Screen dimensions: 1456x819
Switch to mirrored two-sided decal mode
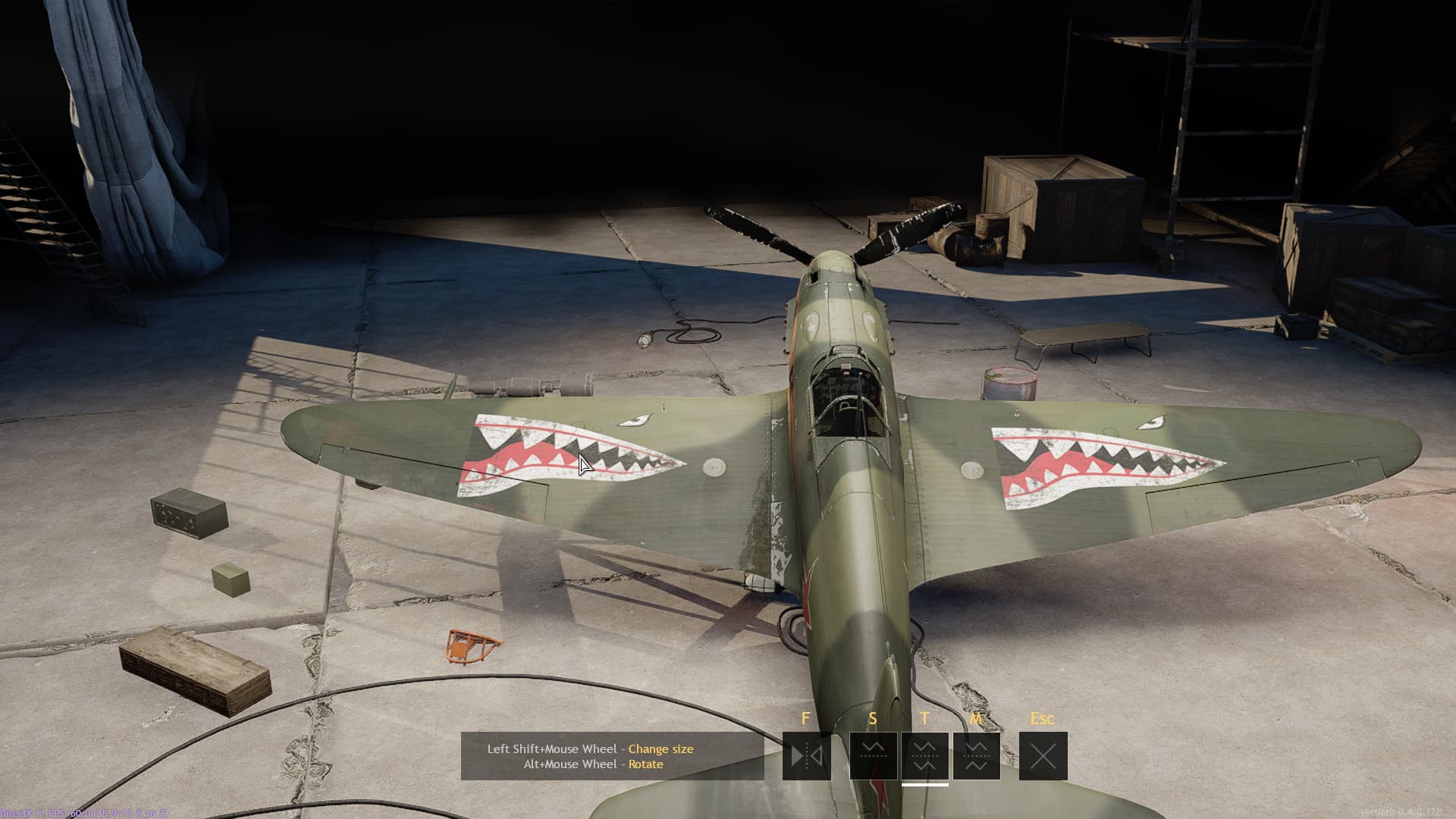(976, 755)
